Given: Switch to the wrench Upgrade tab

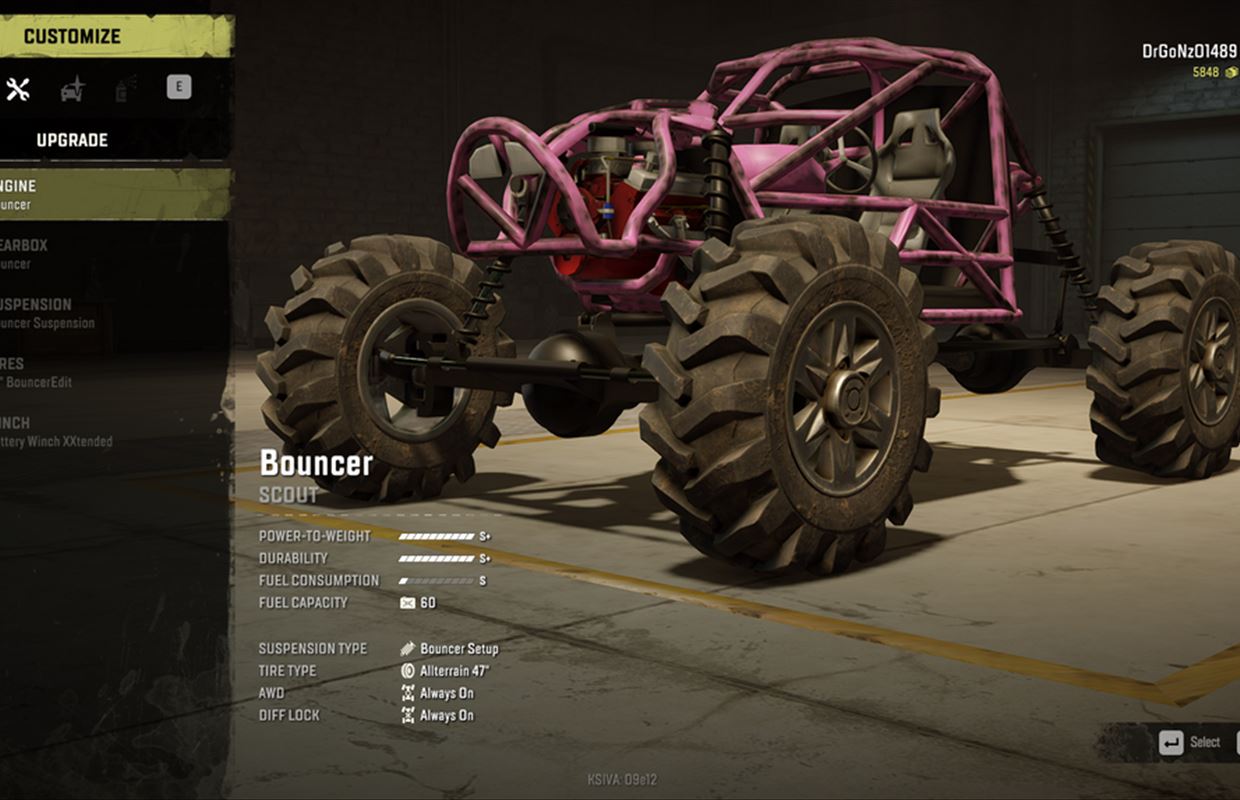Looking at the screenshot, I should tap(18, 89).
